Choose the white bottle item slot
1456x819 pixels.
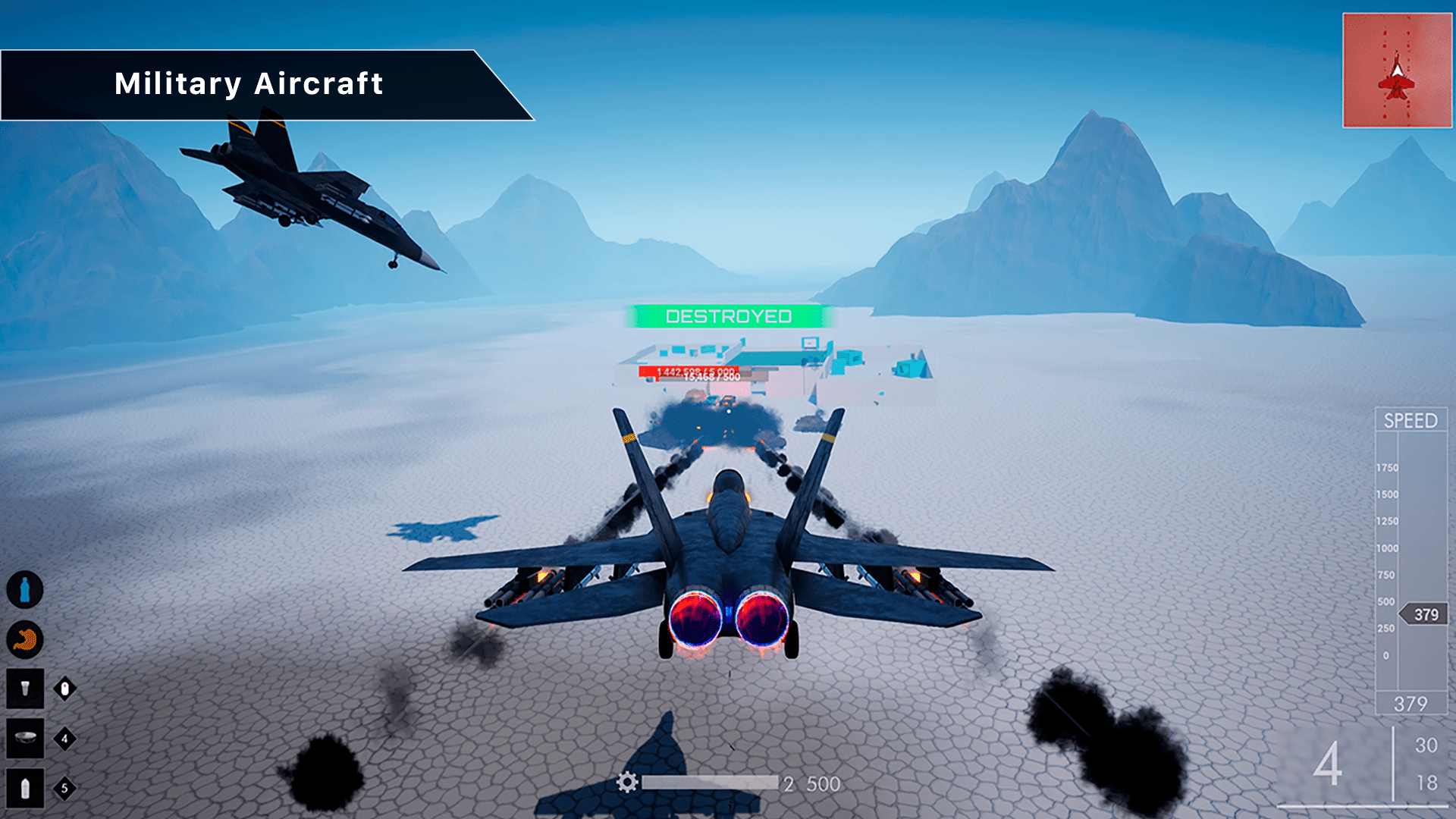(x=25, y=789)
